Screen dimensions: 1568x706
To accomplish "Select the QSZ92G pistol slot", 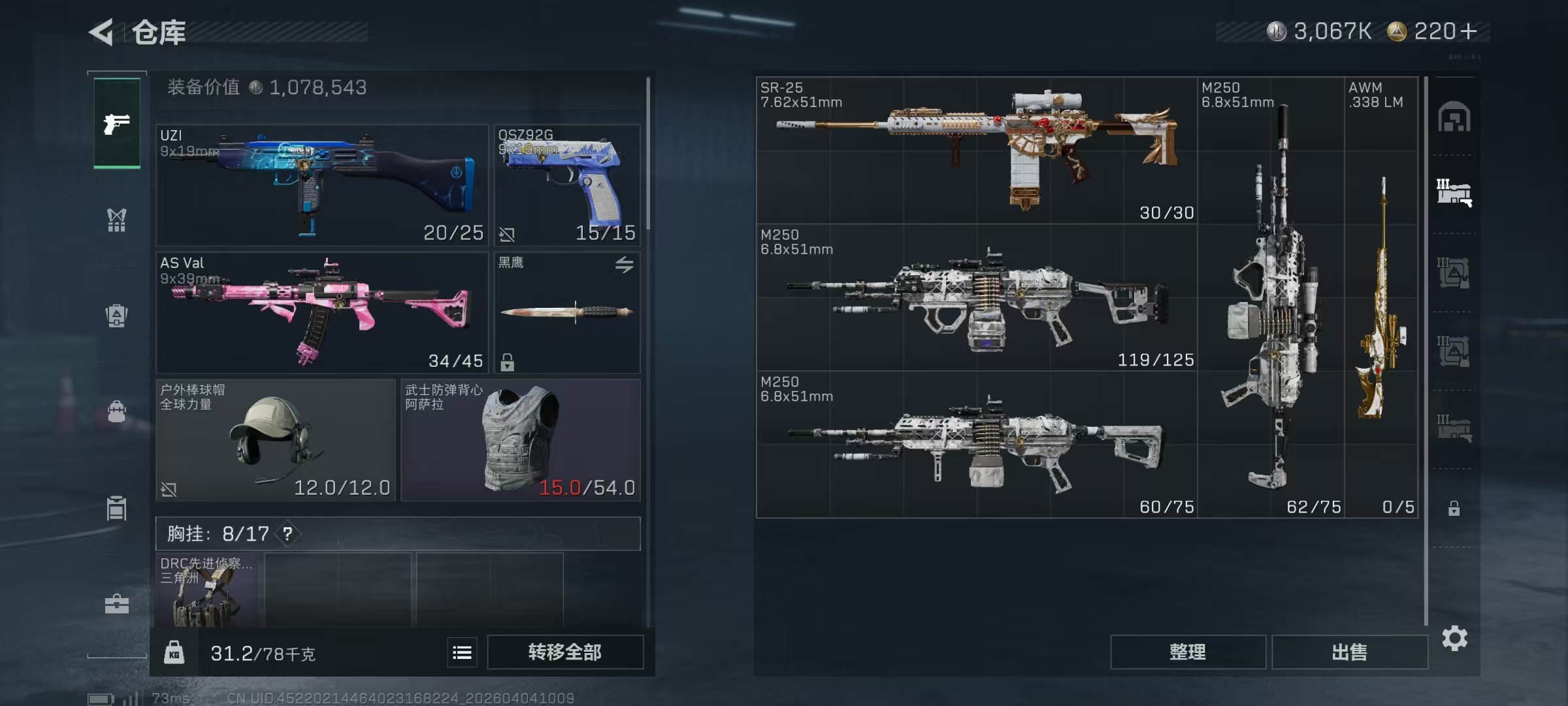I will coord(566,185).
